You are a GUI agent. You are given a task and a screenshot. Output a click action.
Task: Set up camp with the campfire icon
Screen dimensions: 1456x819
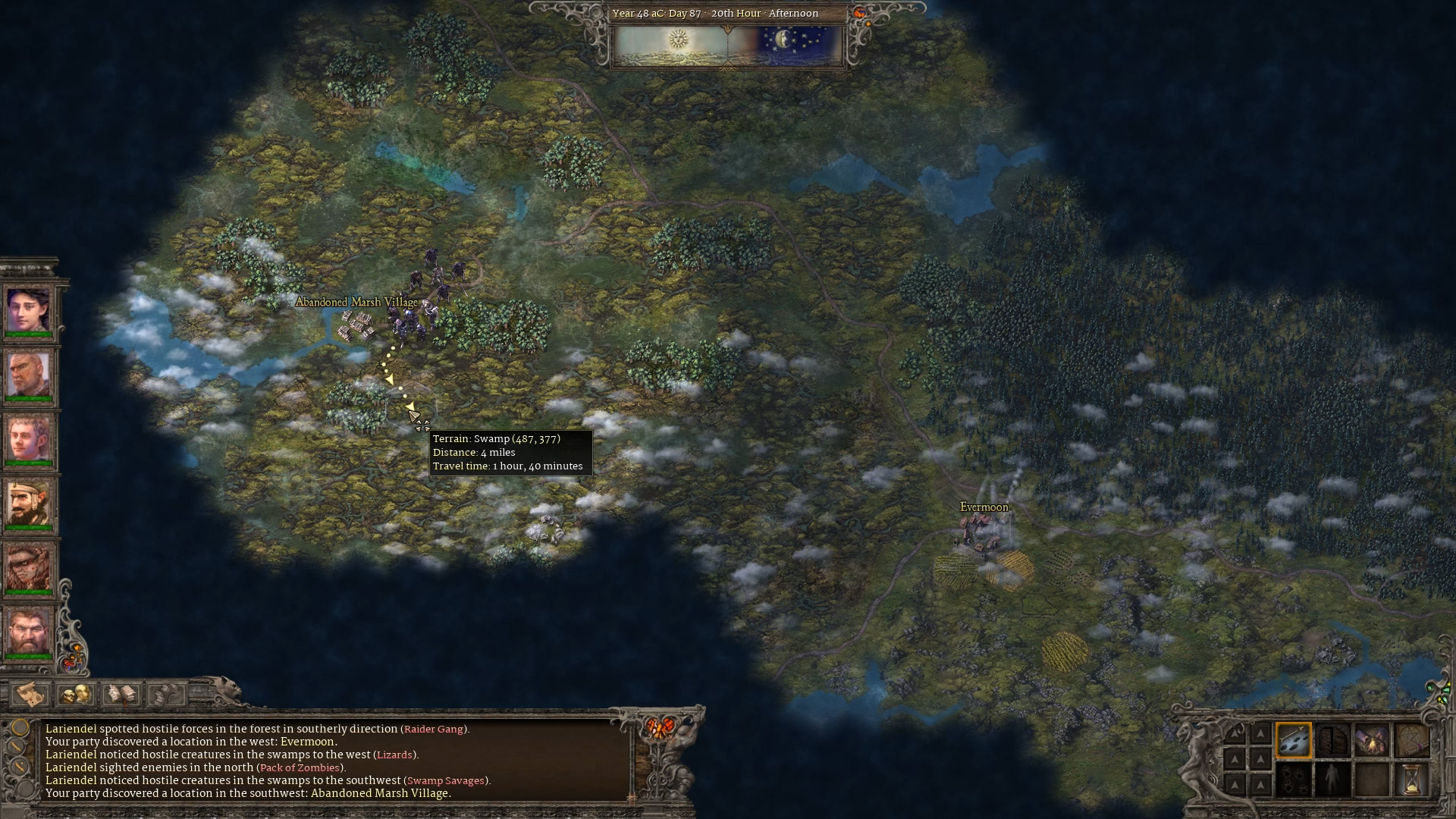click(1372, 740)
